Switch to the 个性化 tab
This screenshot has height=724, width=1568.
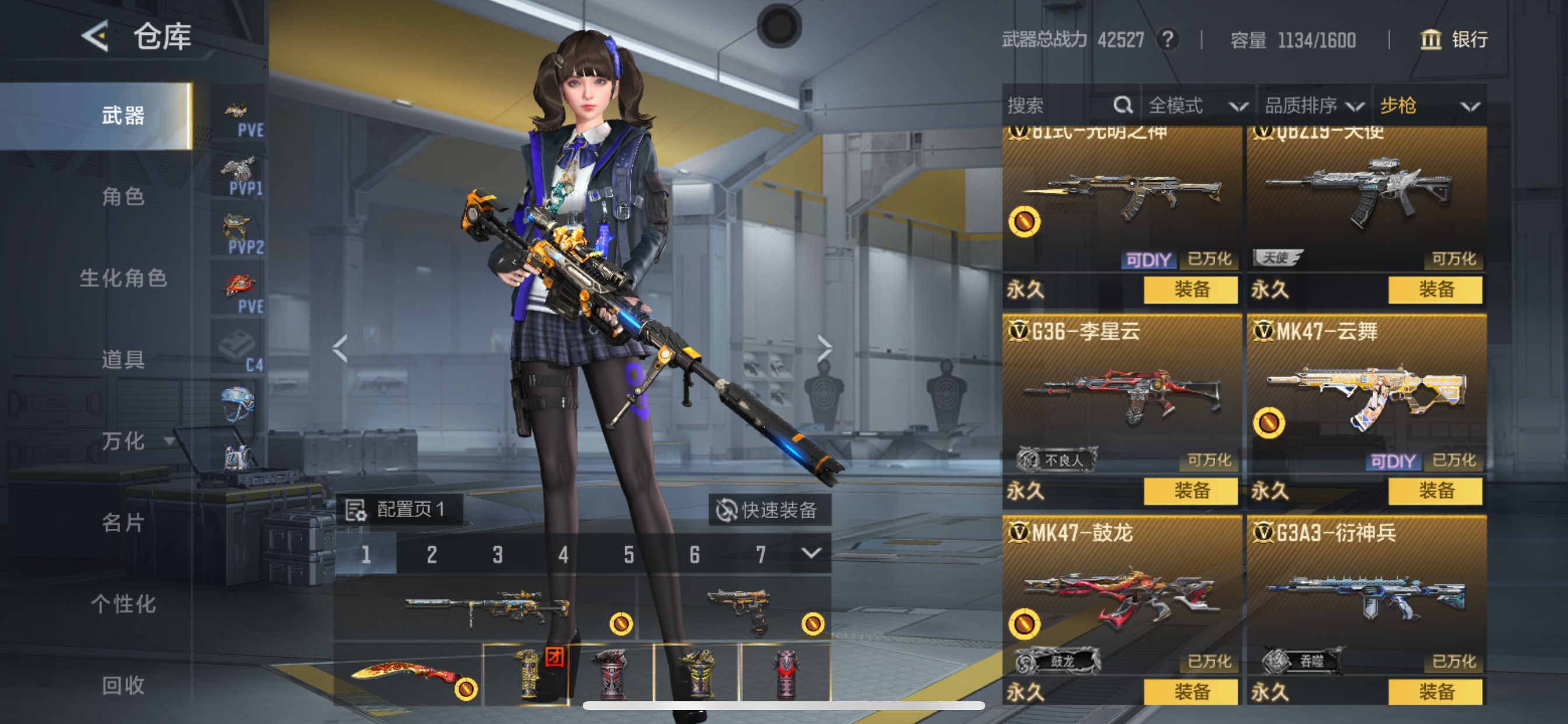(123, 604)
